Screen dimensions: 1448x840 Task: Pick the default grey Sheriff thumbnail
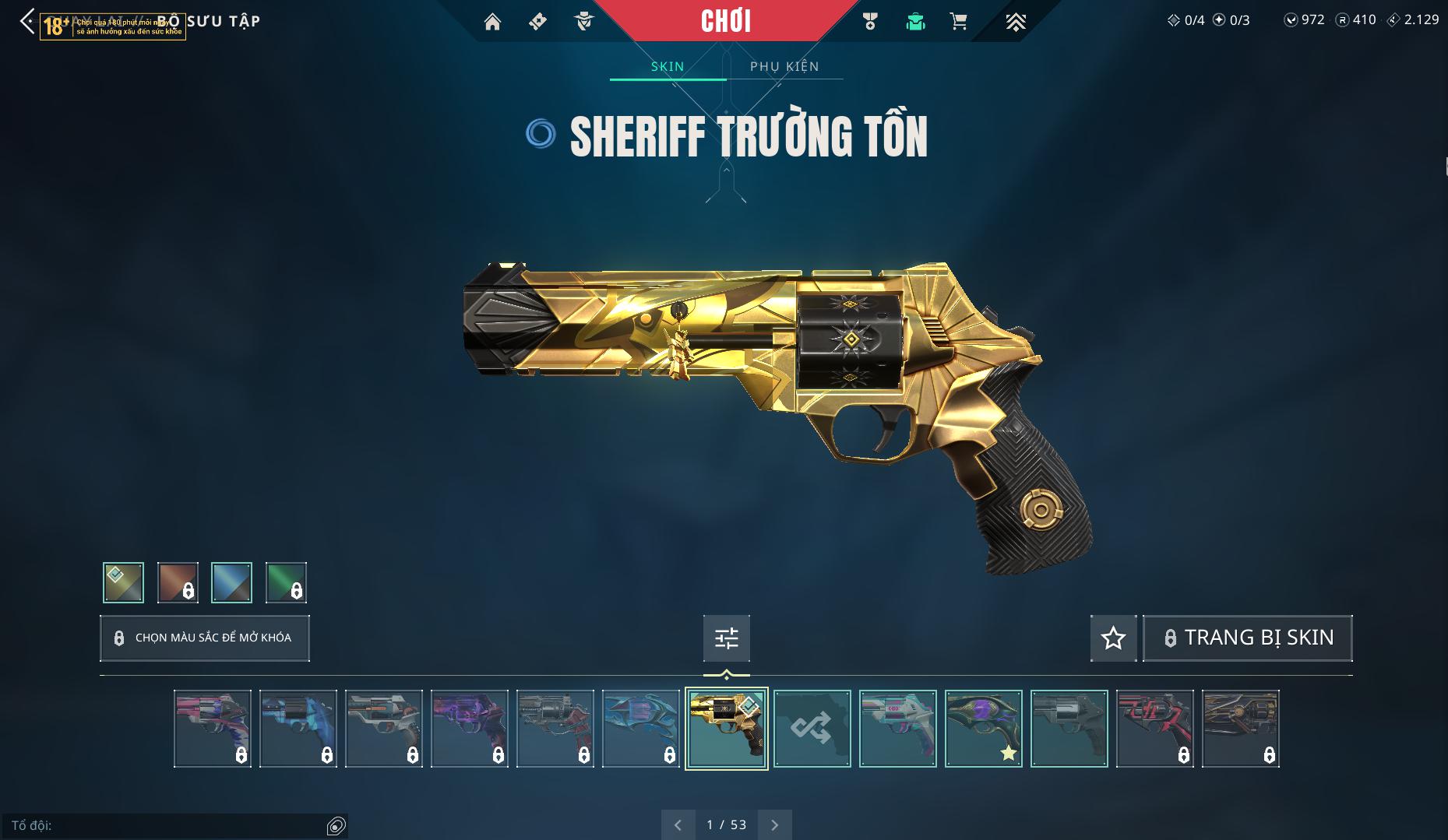(x=1069, y=729)
